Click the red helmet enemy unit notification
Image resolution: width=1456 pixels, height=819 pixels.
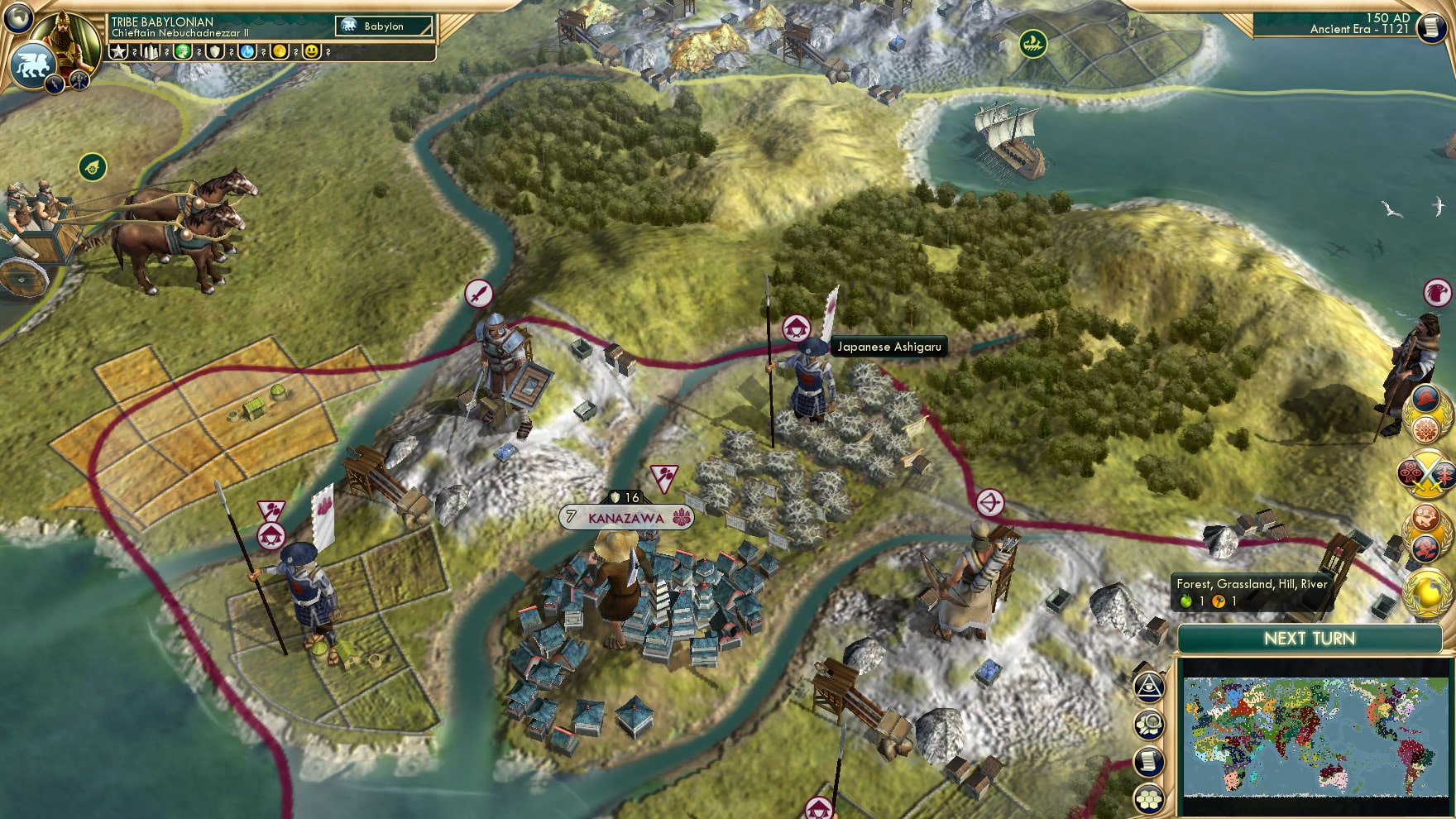(1425, 397)
